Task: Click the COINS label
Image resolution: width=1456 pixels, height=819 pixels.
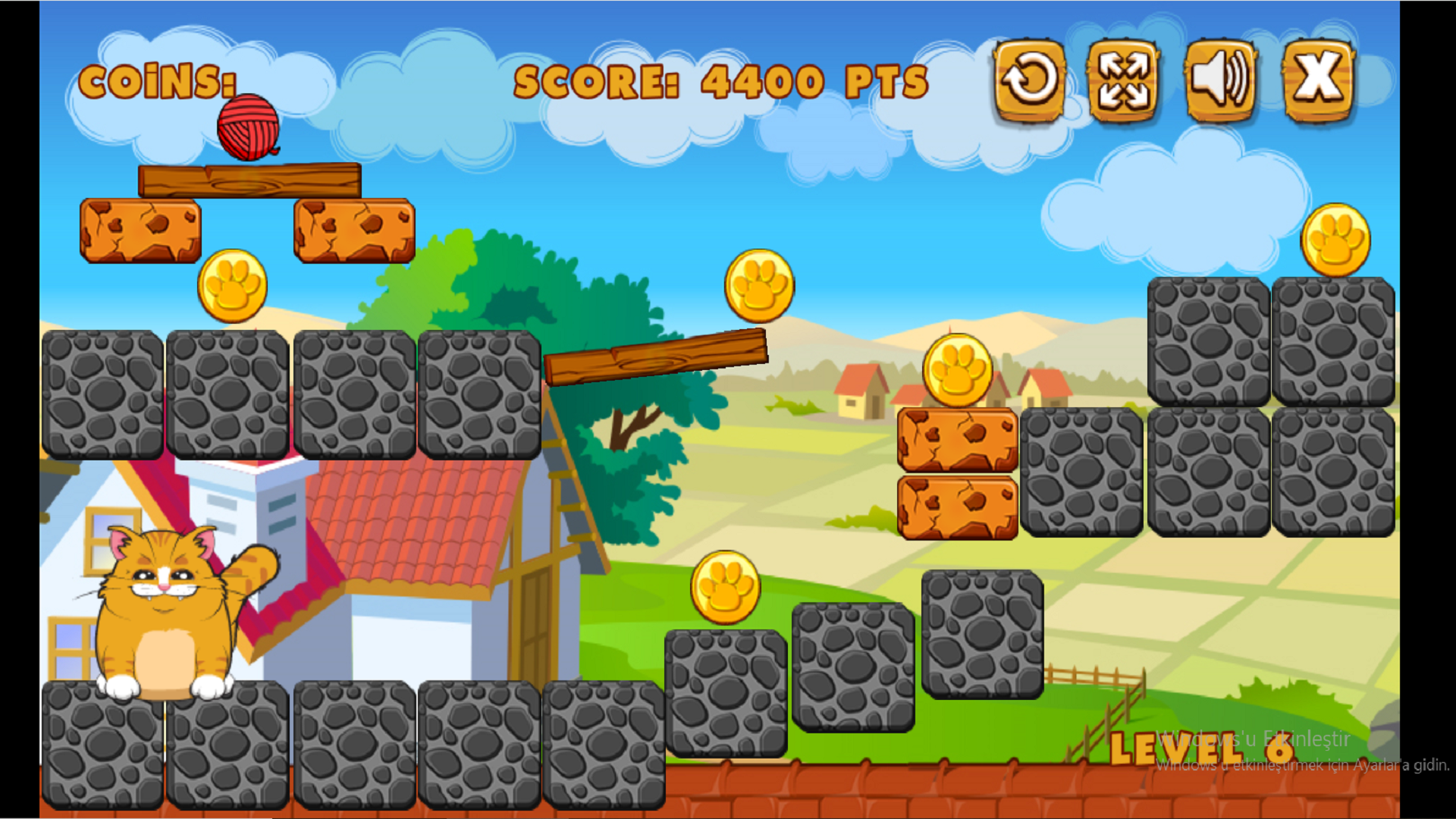Action: click(159, 82)
